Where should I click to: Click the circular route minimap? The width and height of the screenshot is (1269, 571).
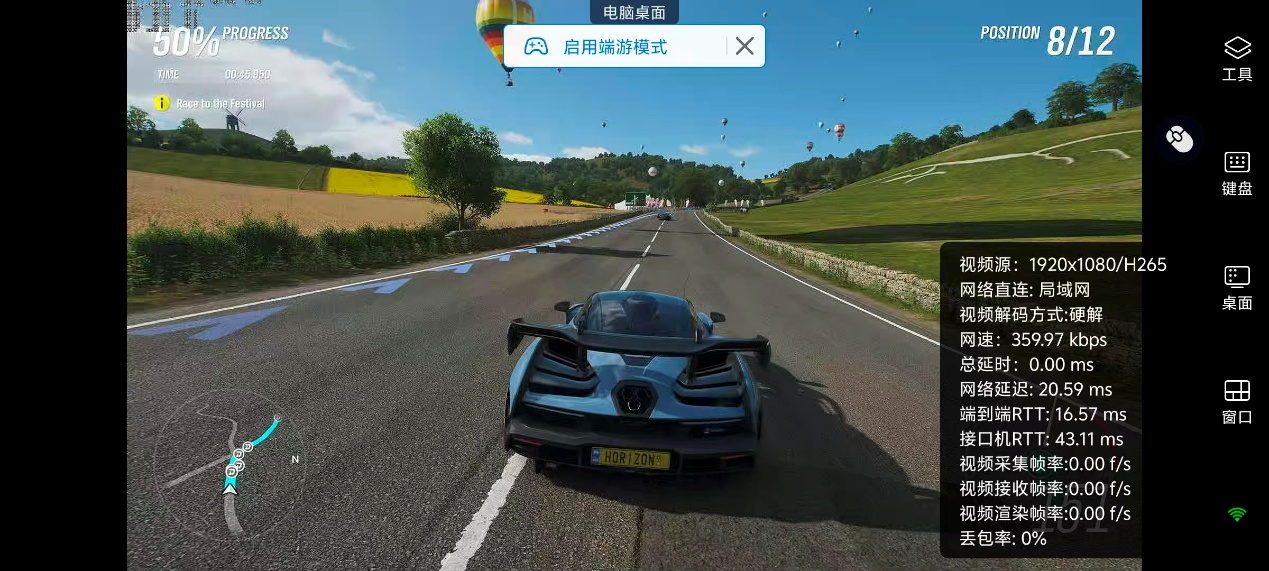point(229,463)
